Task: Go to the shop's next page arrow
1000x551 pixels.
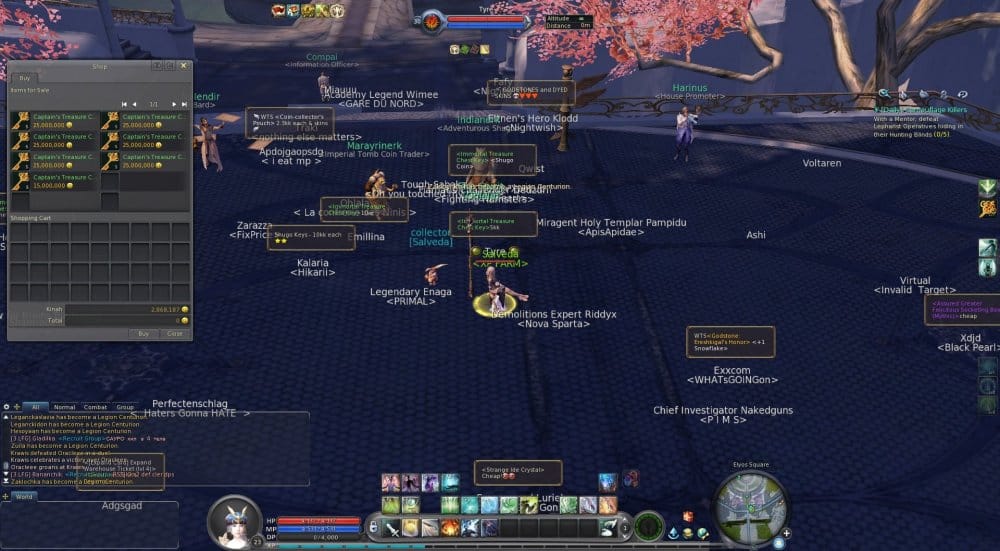Action: coord(174,104)
